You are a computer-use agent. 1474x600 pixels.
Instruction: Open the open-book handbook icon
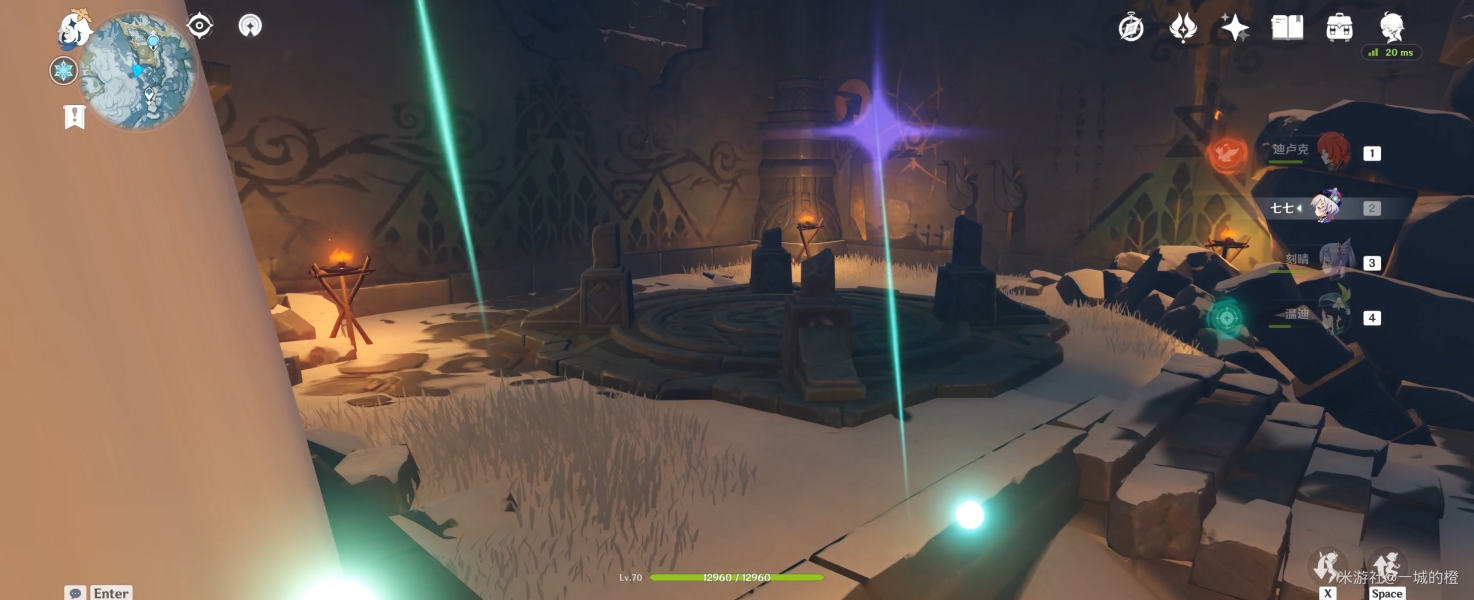pos(1287,28)
